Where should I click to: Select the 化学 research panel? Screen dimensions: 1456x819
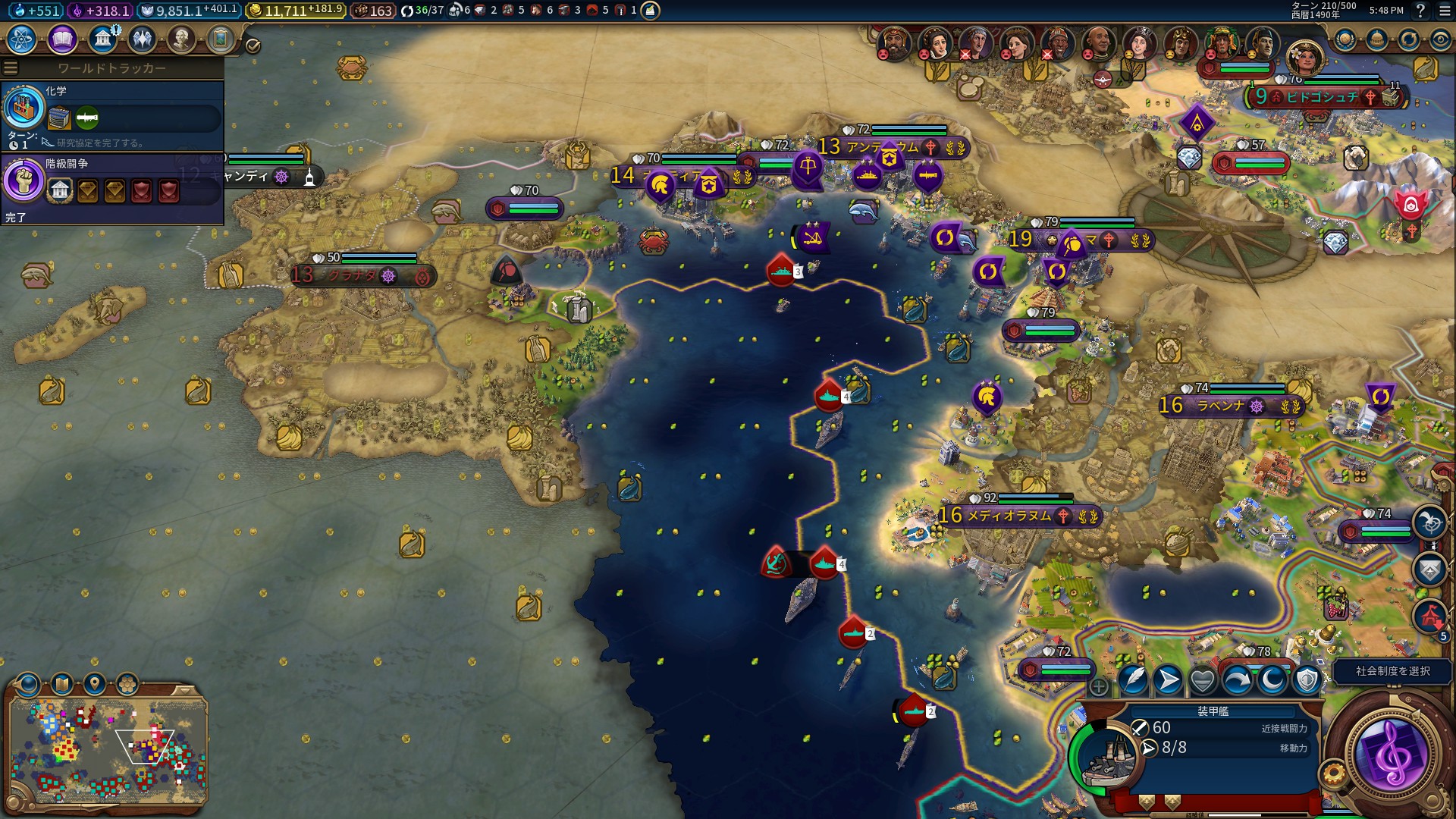[112, 115]
